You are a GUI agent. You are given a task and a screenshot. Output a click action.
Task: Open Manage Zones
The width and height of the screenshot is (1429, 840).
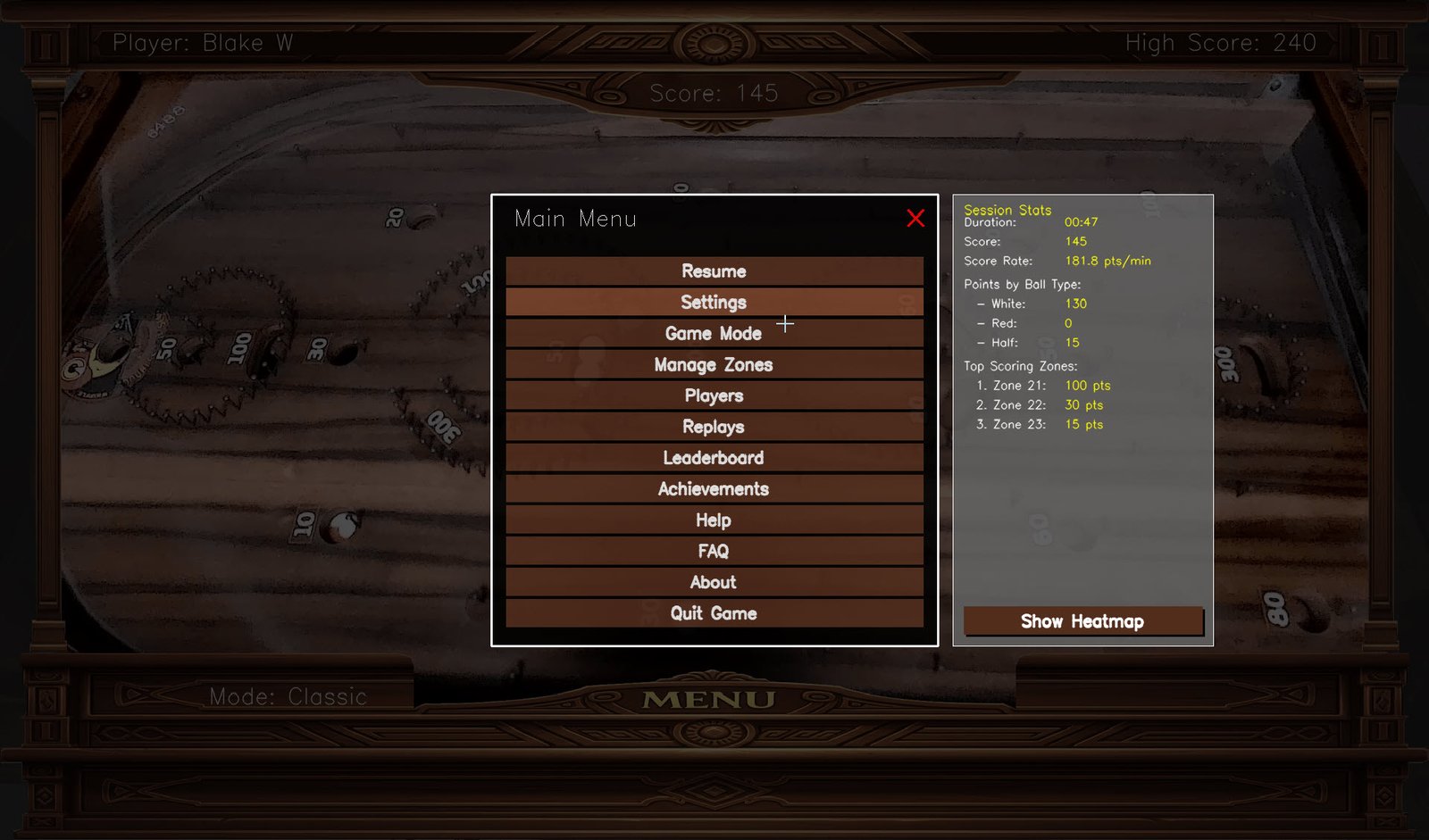tap(714, 364)
